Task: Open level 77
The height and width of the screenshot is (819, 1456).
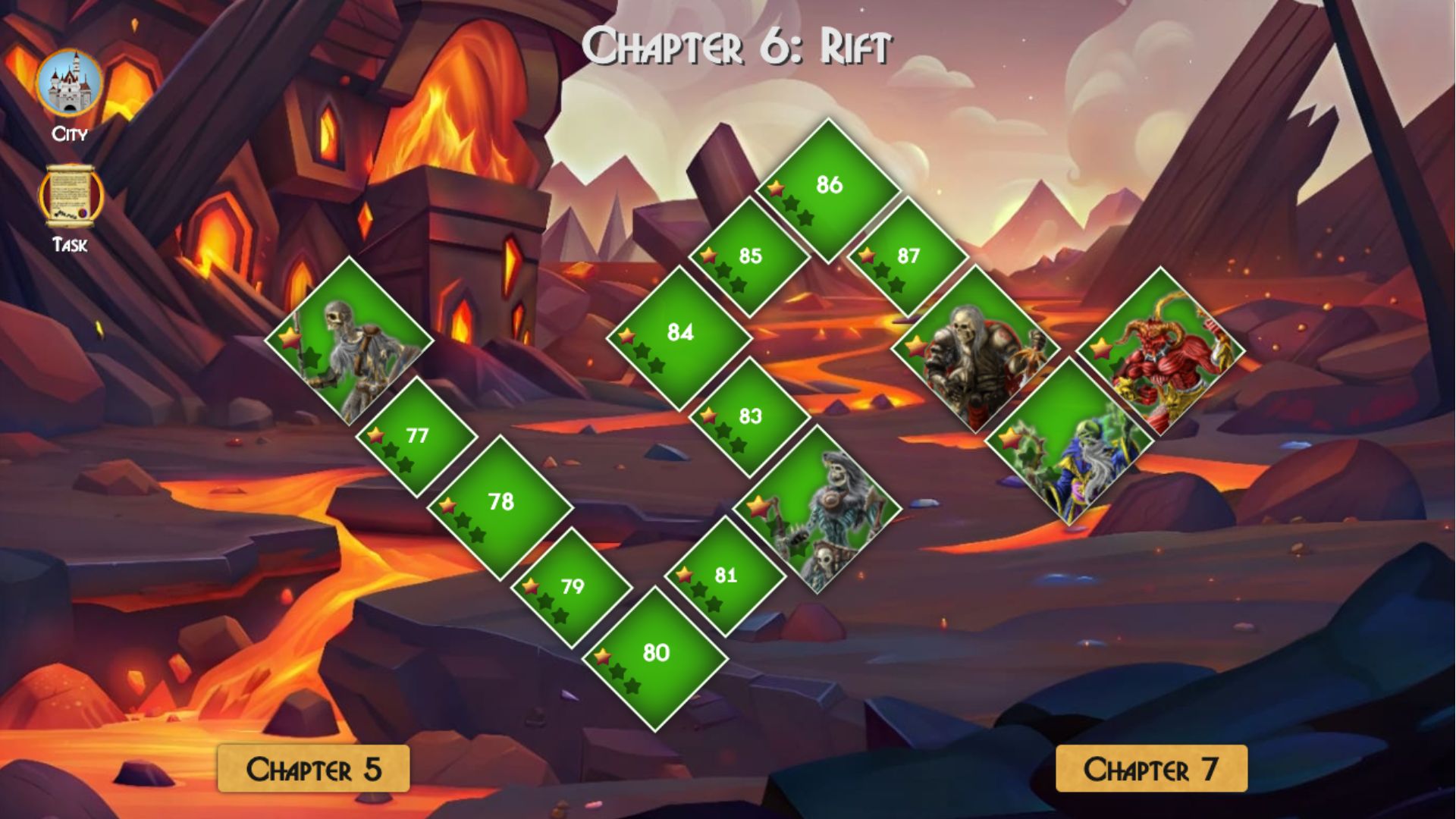Action: coord(417,436)
